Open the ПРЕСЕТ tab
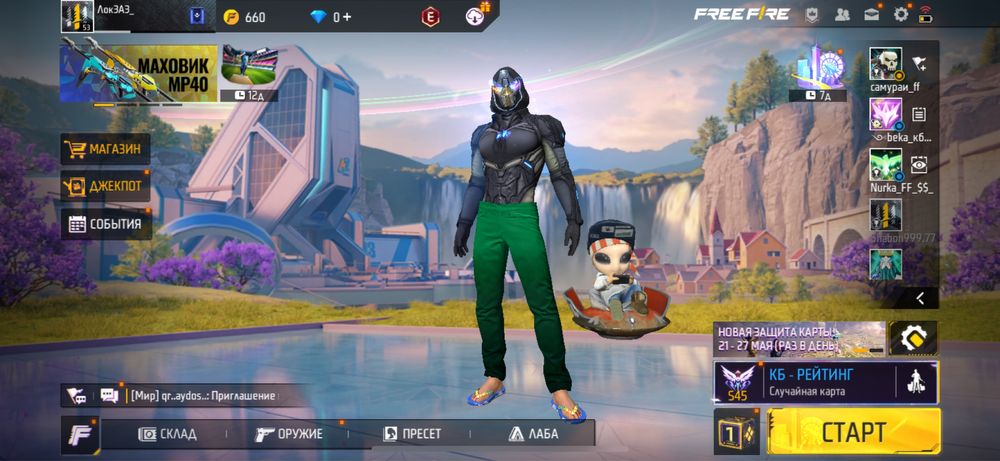 pyautogui.click(x=412, y=433)
